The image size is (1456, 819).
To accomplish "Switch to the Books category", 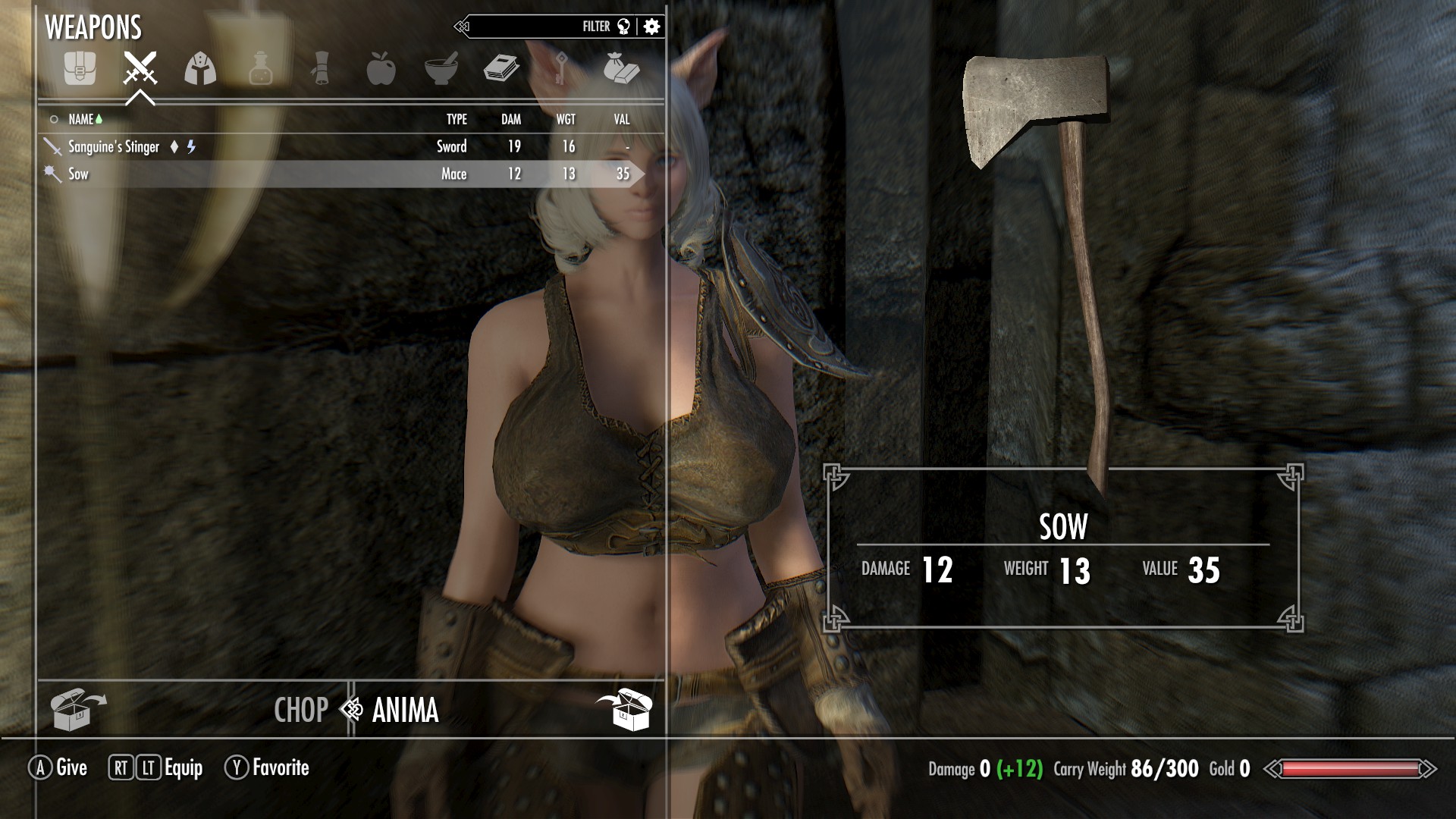I will pos(500,70).
